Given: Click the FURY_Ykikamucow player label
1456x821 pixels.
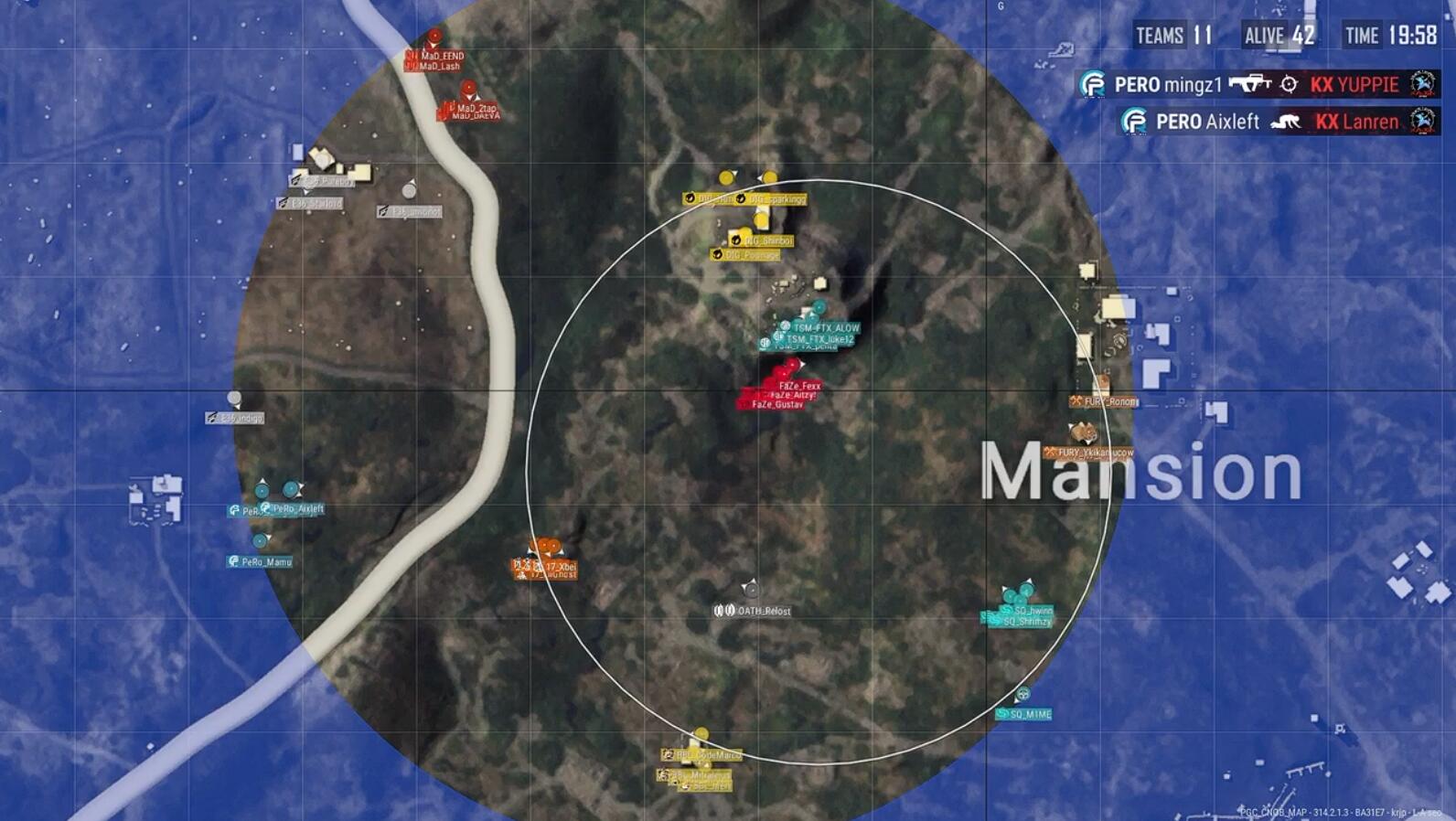Looking at the screenshot, I should tap(1095, 453).
